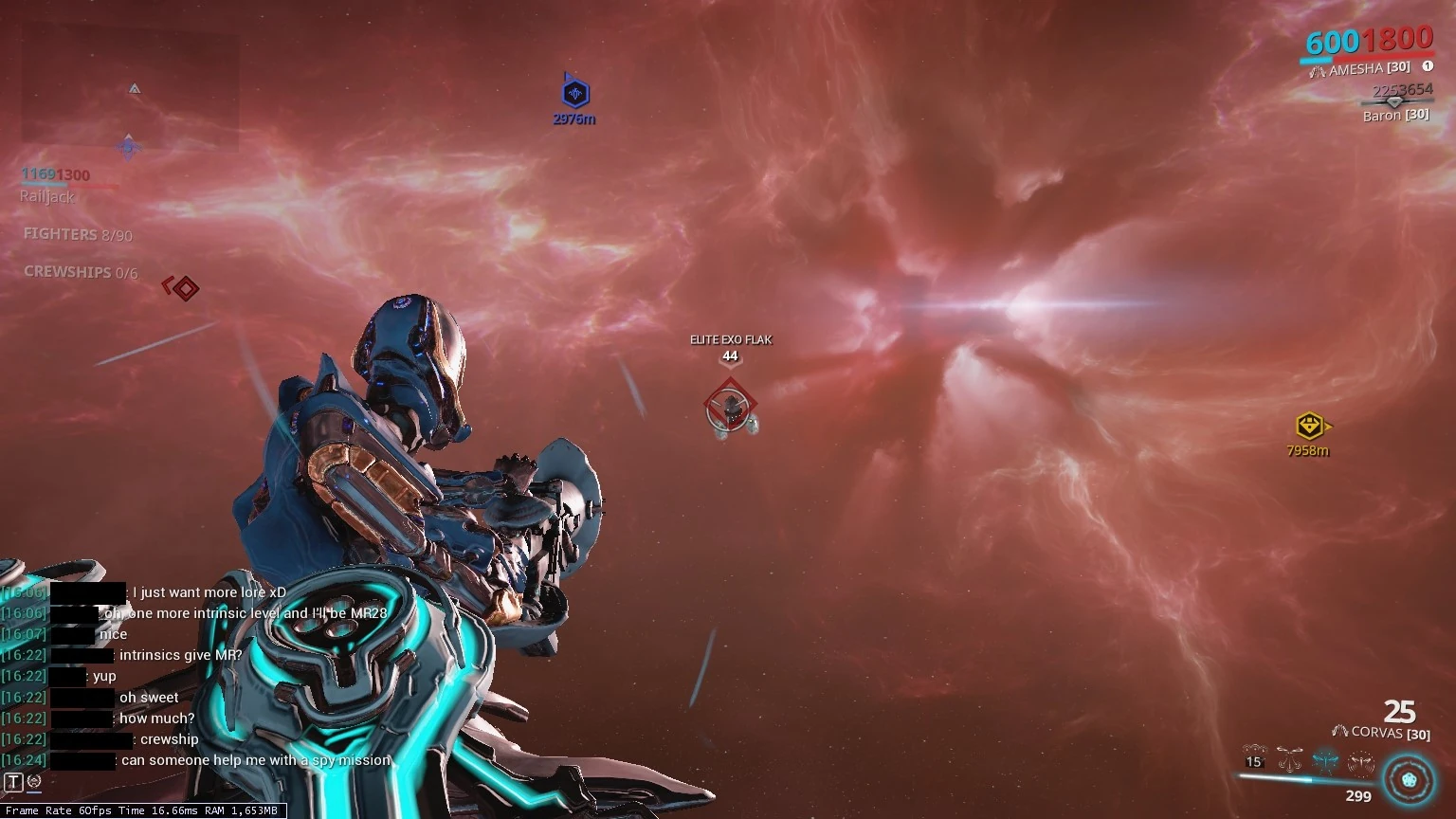This screenshot has width=1456, height=819.
Task: Target the Elite Exo Flak enemy marker
Action: [730, 406]
